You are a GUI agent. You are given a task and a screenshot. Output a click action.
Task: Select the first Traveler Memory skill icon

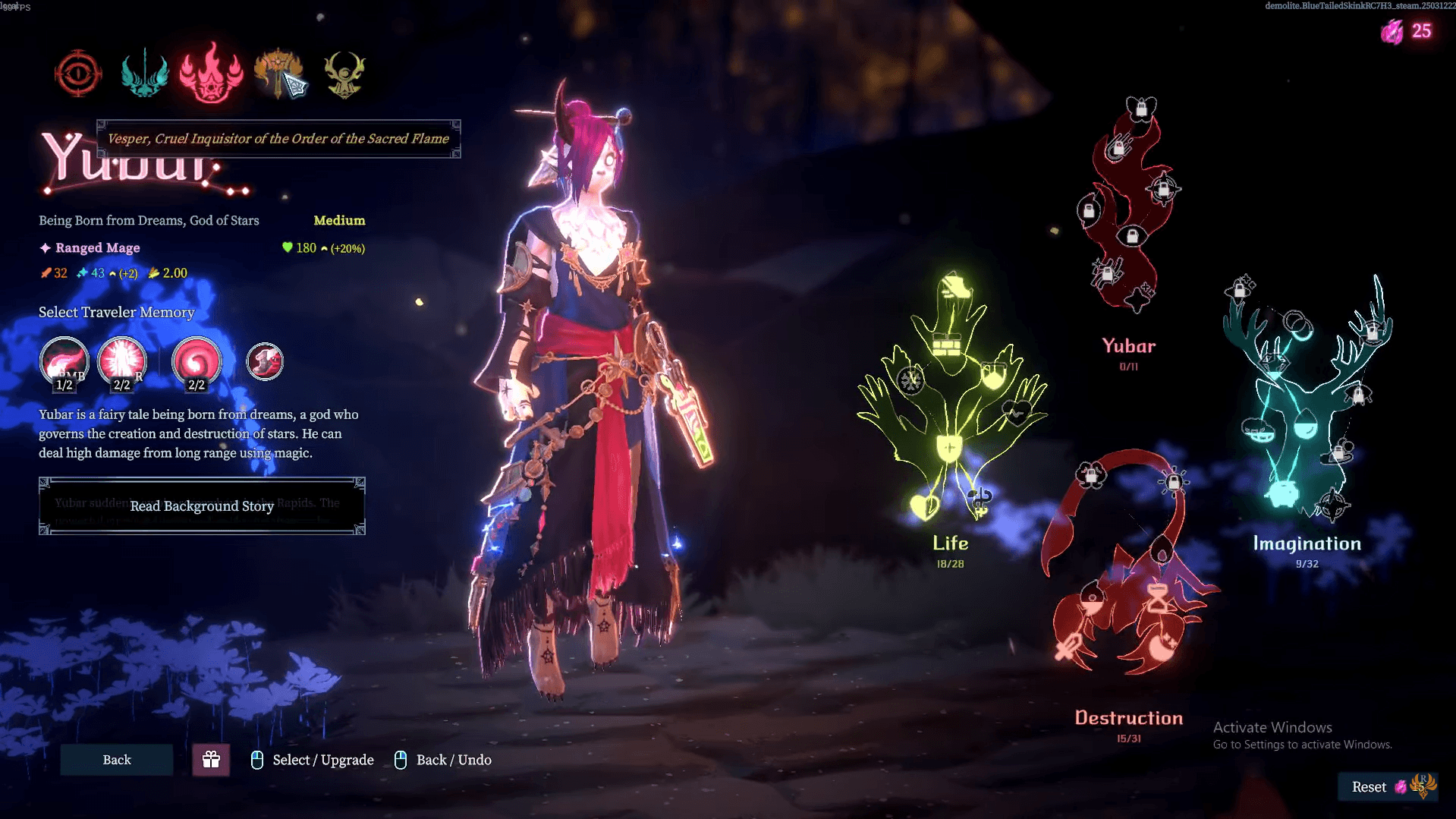64,361
